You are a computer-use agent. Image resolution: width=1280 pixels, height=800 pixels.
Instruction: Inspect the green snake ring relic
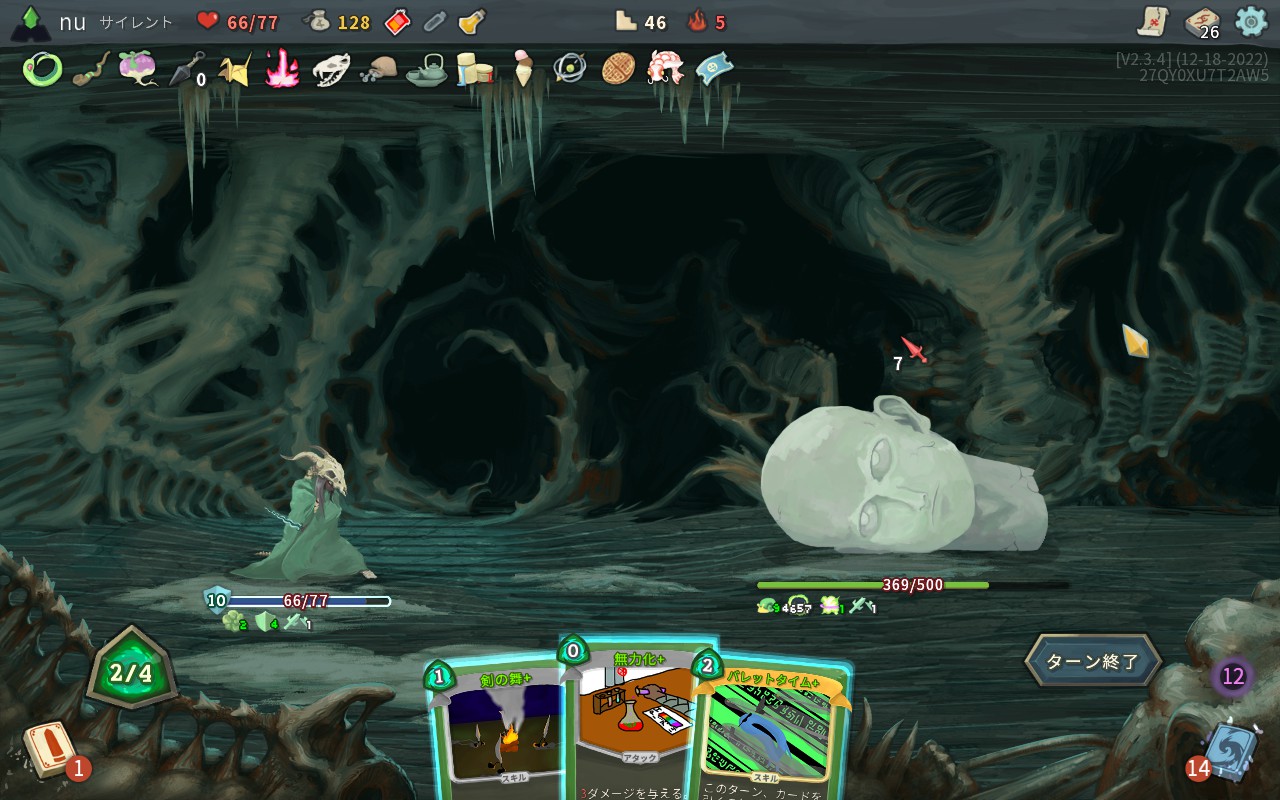(42, 69)
